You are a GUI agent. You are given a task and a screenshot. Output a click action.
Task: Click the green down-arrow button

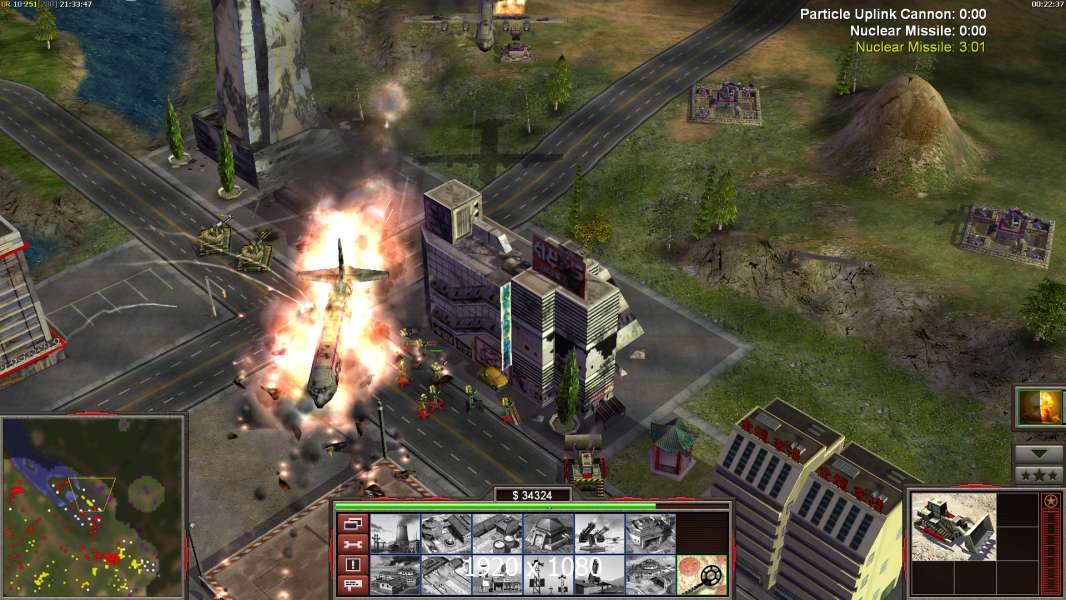click(1039, 454)
